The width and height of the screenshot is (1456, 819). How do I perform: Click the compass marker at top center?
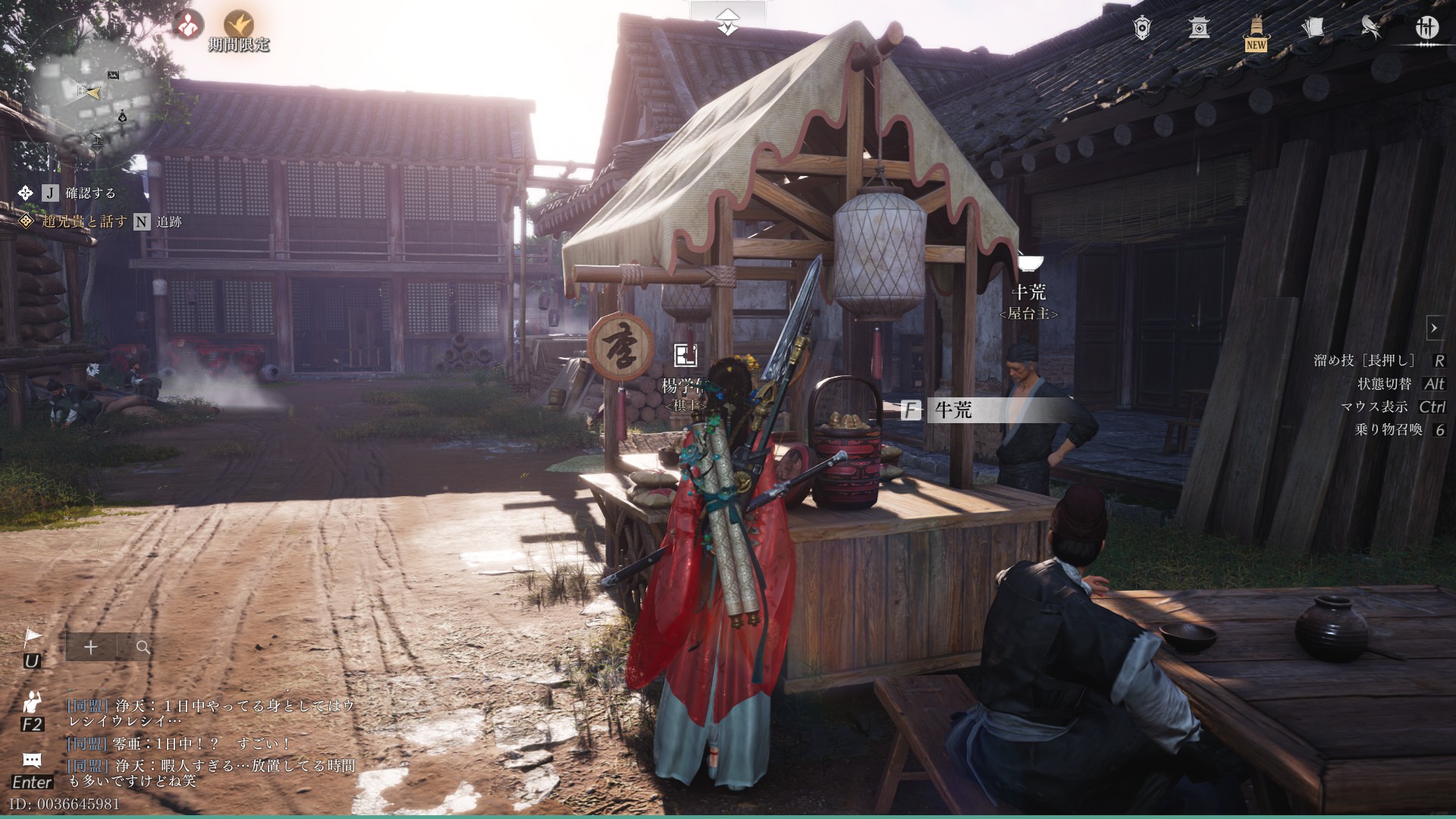point(728,25)
